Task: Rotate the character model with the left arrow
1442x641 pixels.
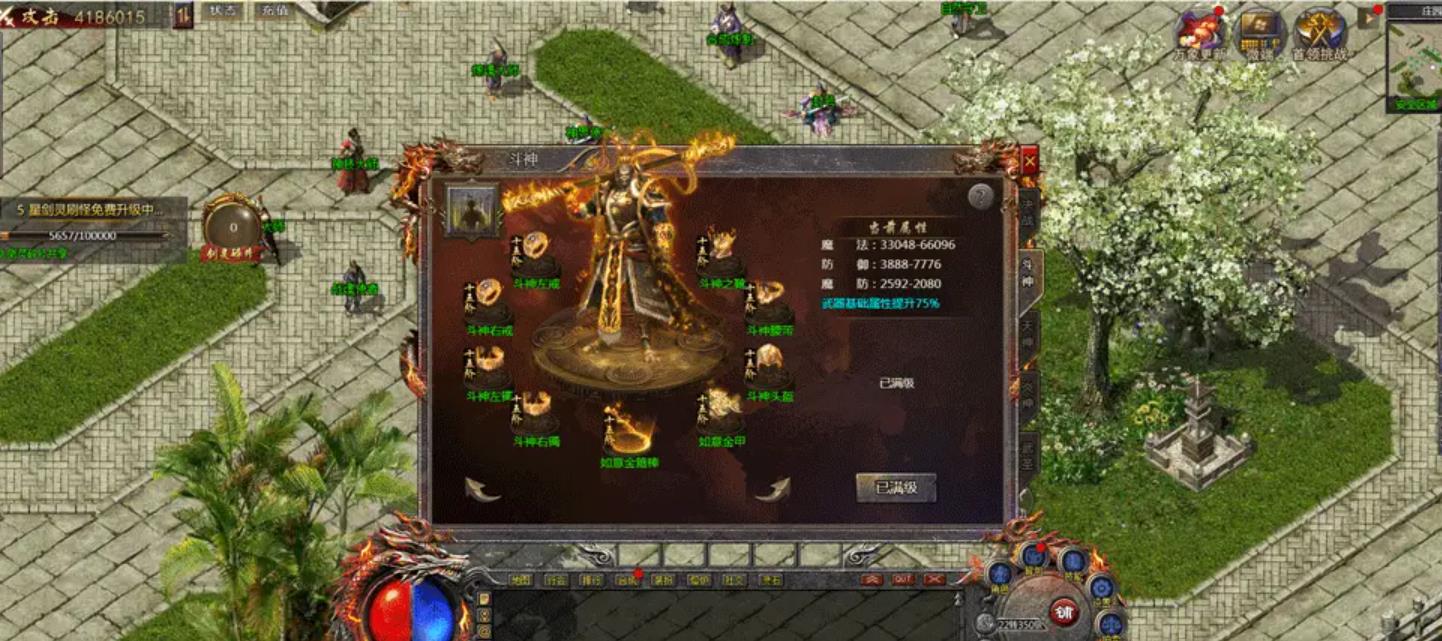Action: 483,489
